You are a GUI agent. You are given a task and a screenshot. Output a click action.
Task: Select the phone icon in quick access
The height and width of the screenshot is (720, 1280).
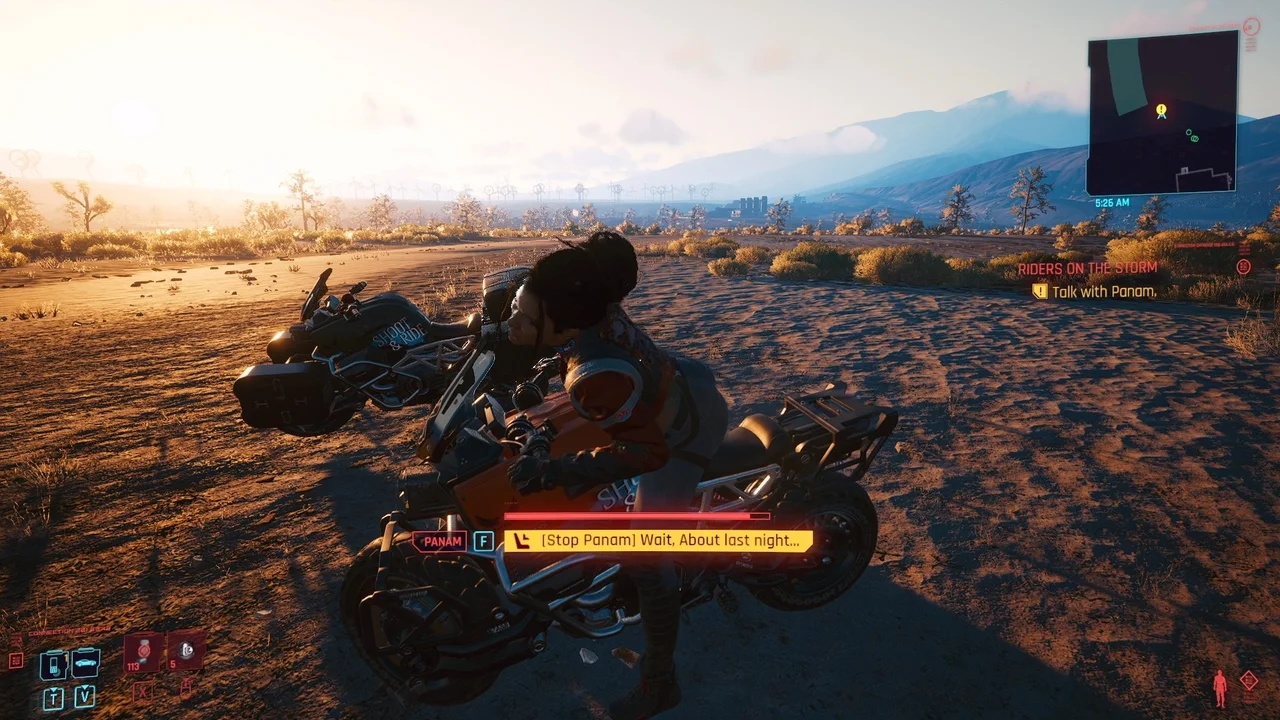[x=53, y=663]
